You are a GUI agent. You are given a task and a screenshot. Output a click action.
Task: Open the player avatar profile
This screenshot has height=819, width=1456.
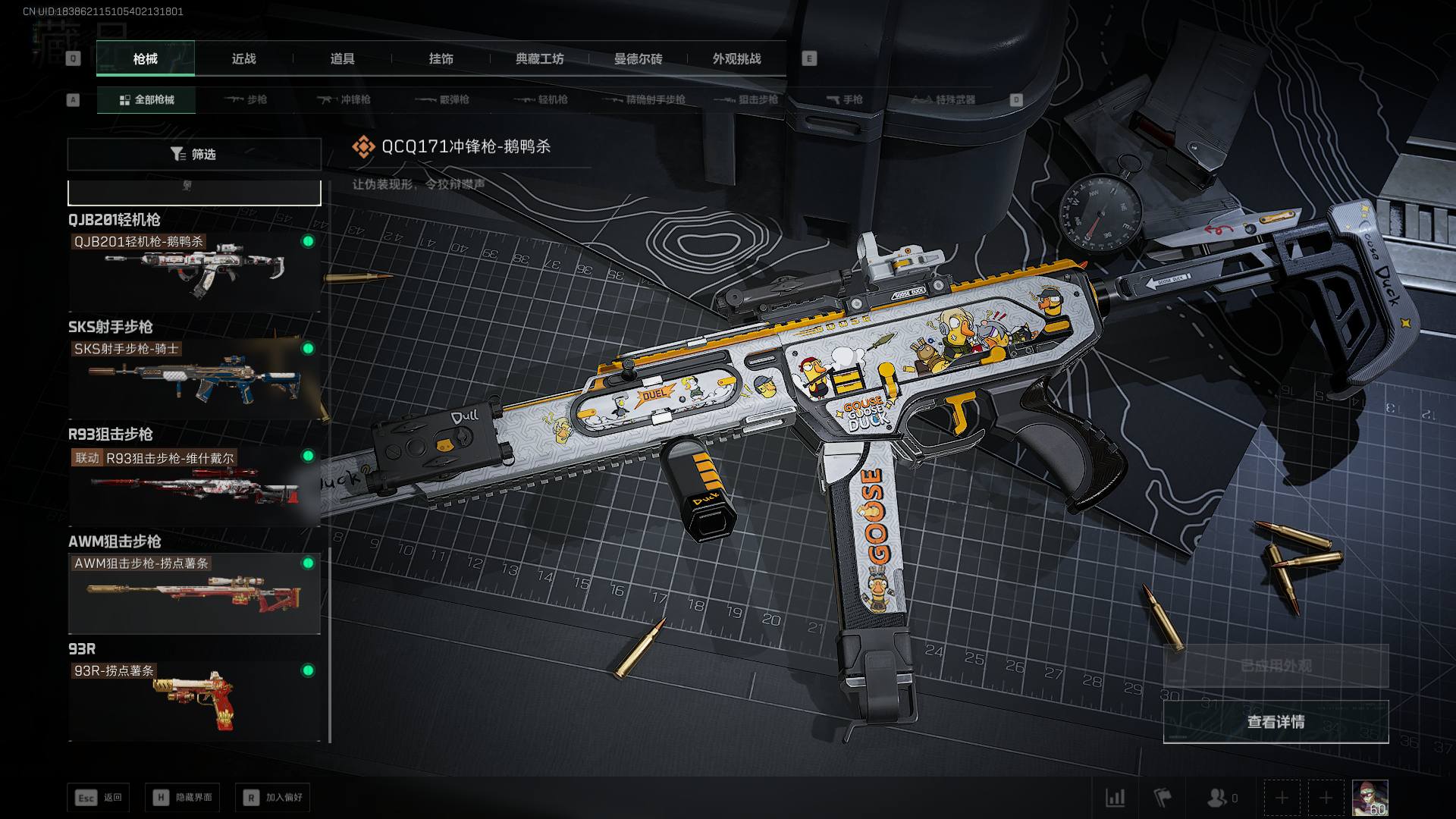point(1370,798)
